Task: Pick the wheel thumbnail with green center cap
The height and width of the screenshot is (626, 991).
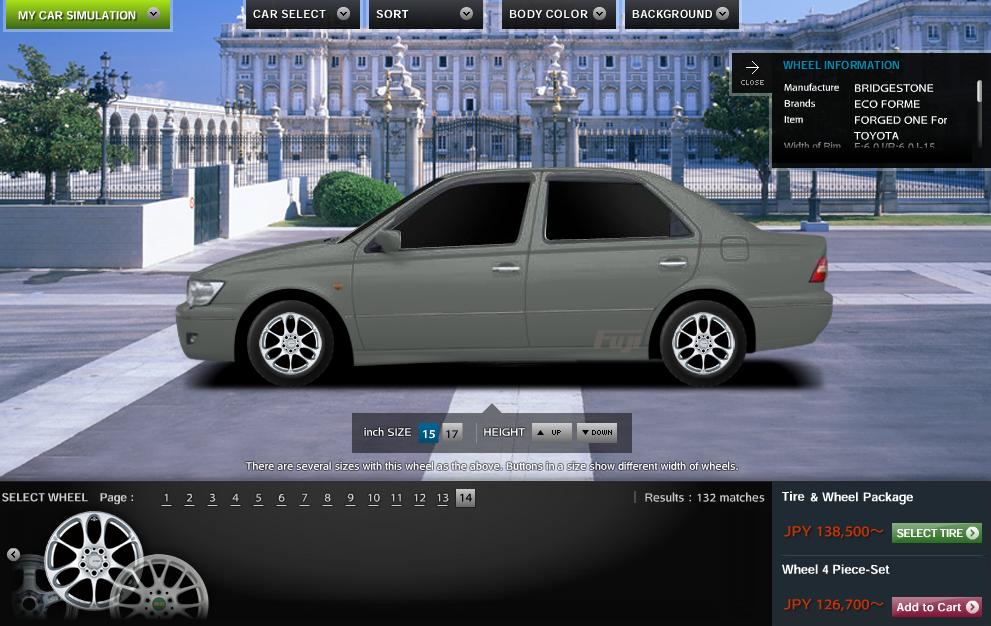Action: (160, 595)
